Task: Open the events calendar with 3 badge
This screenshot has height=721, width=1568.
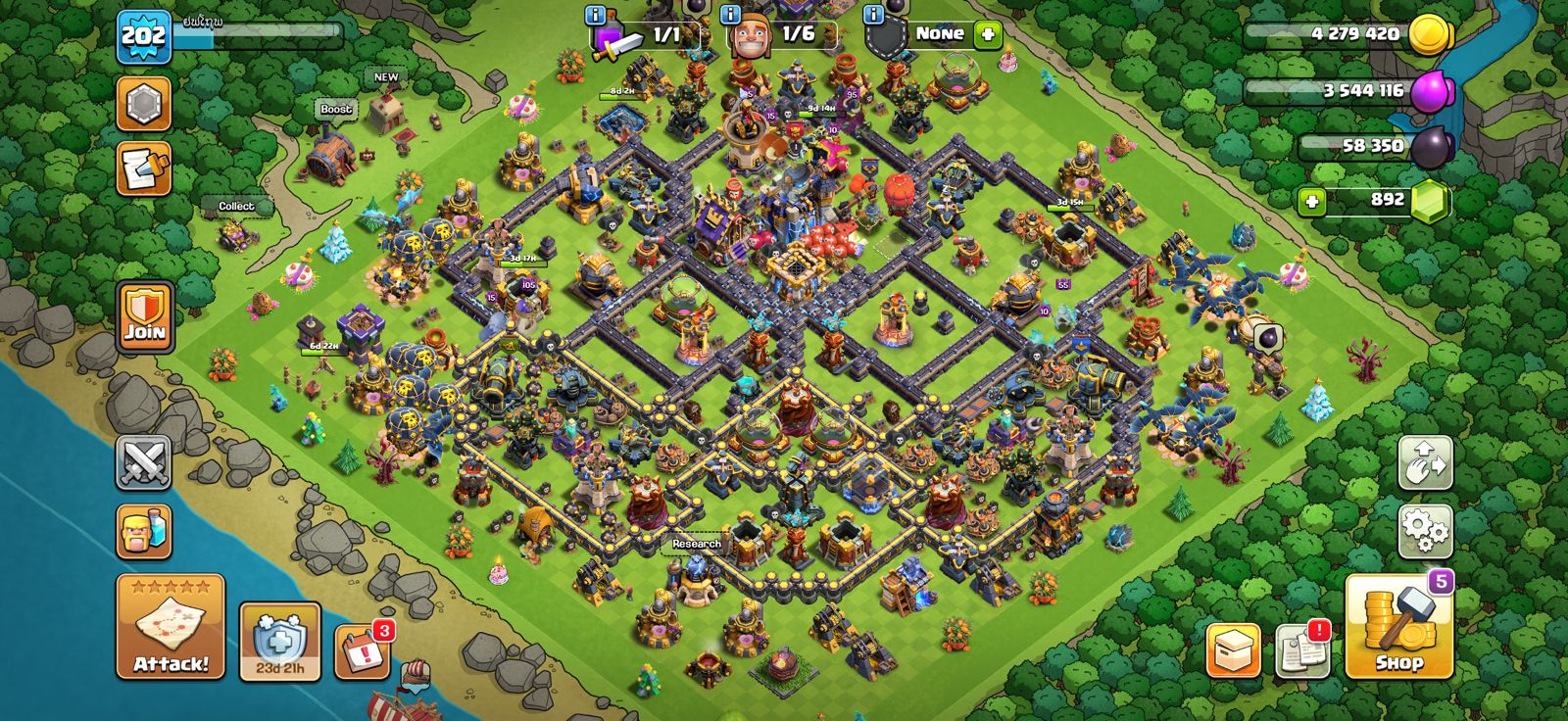Action: click(361, 650)
